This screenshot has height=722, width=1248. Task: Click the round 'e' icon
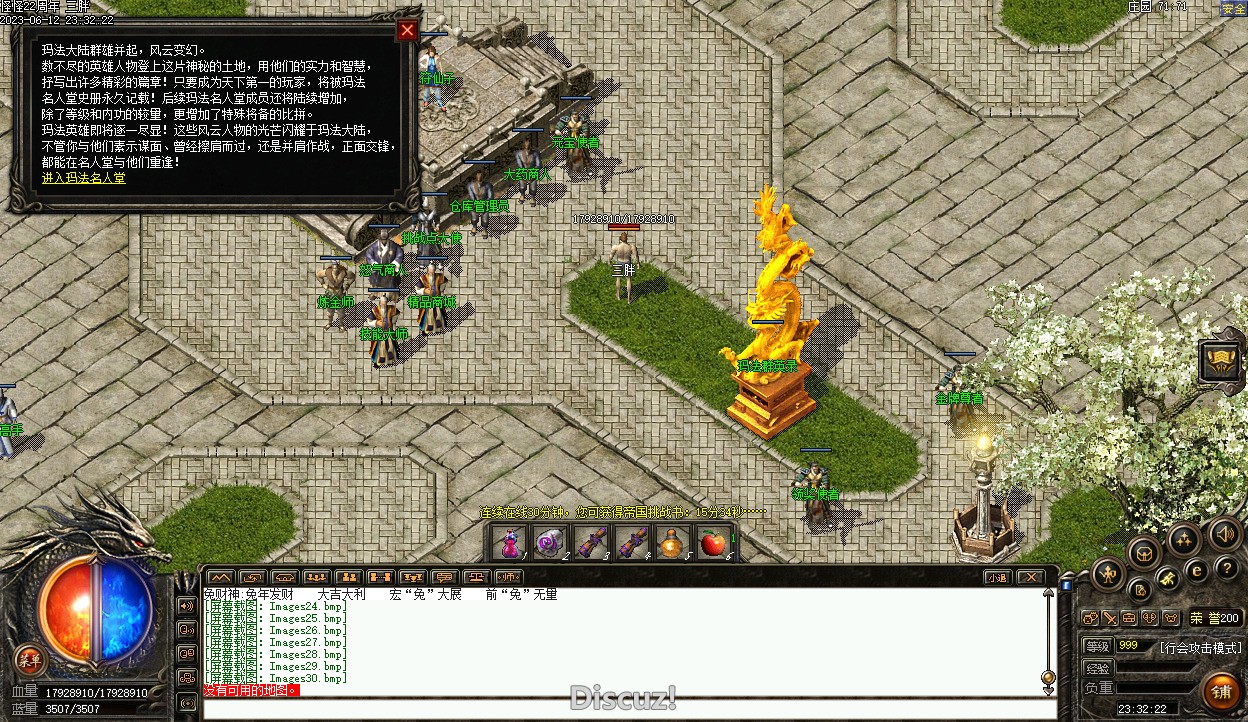1197,571
